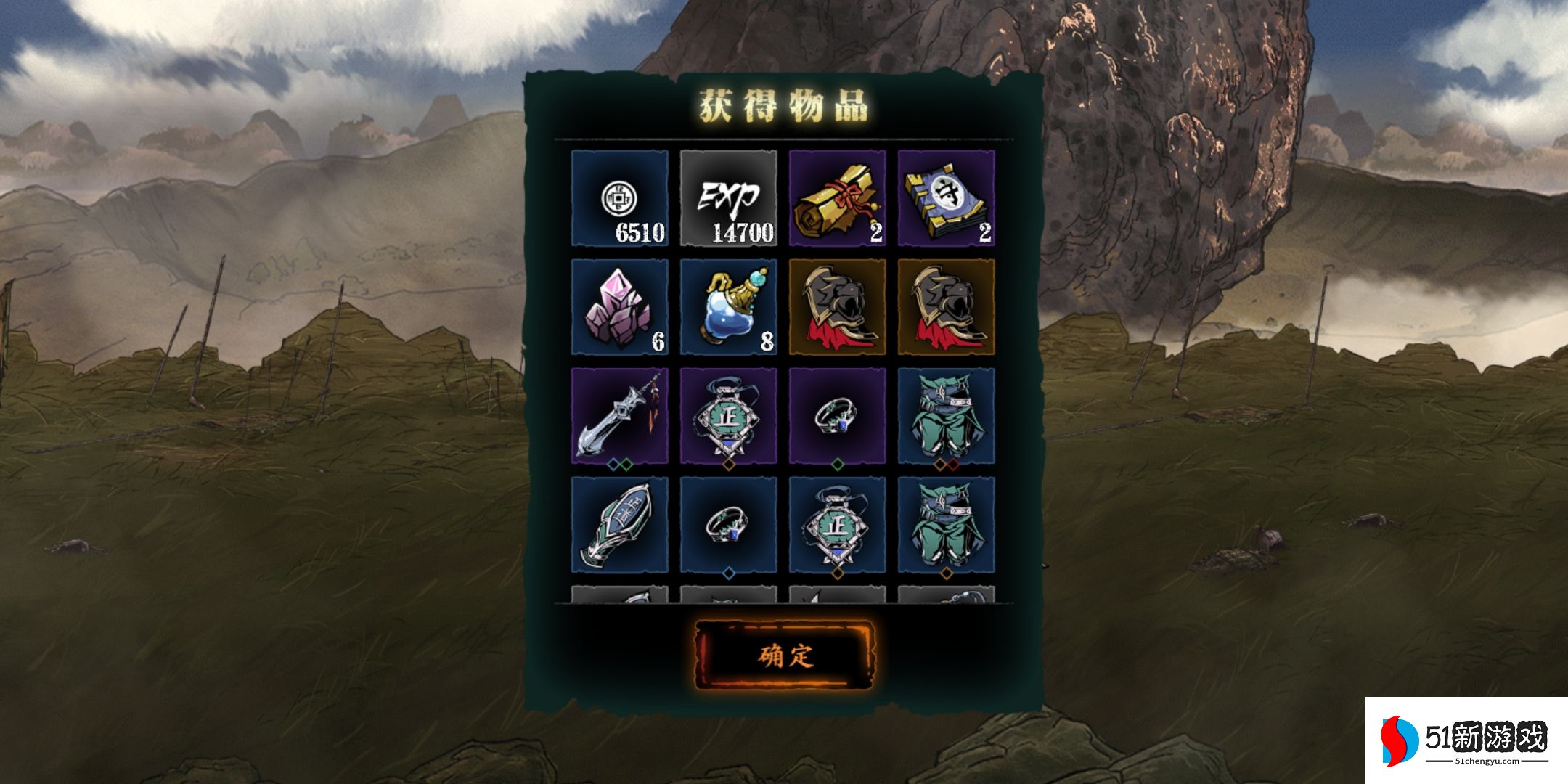This screenshot has width=1568, height=784.
Task: Select the EXP 14700 reward slot
Action: click(x=728, y=198)
